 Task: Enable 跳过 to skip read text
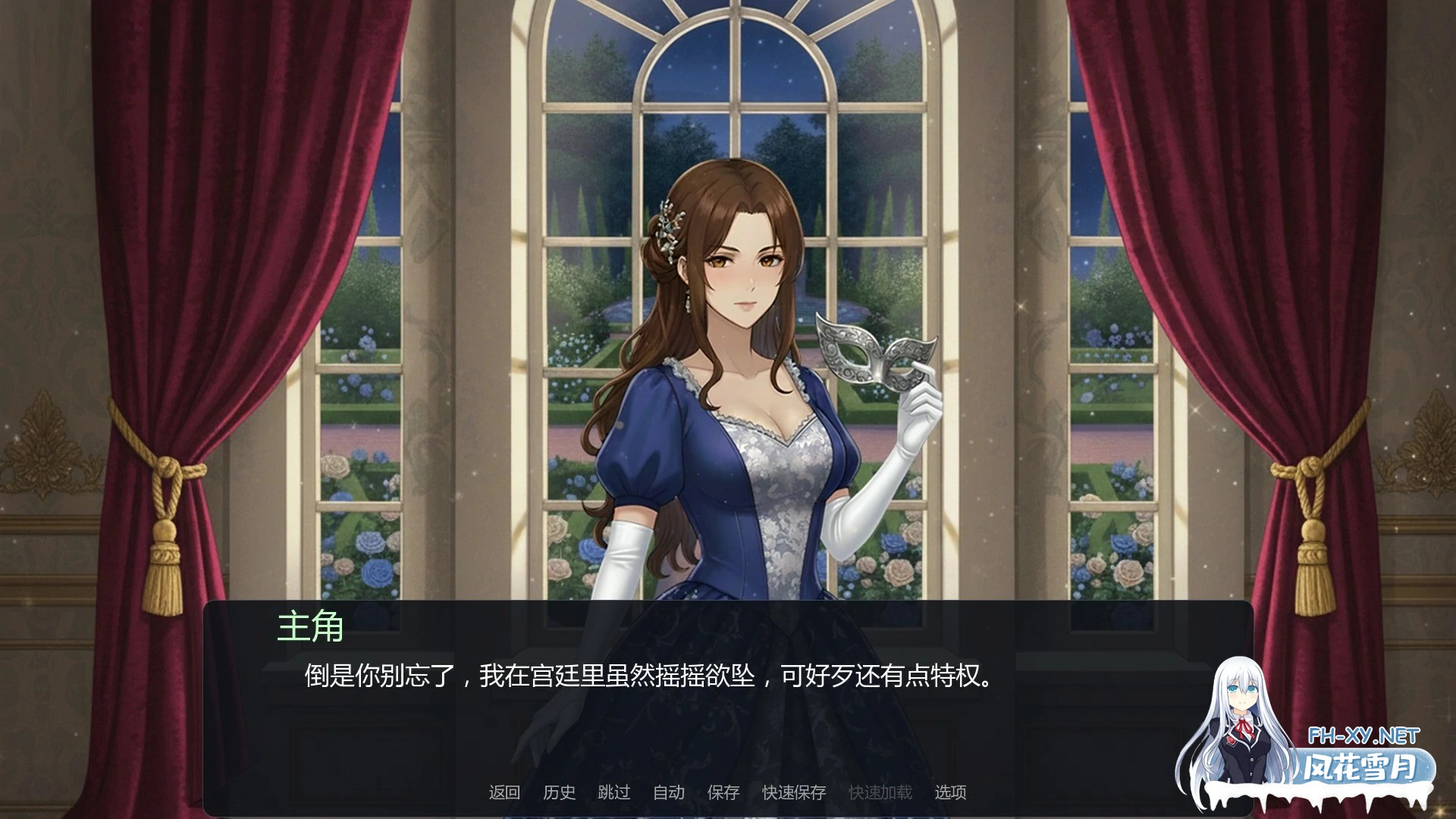(615, 790)
